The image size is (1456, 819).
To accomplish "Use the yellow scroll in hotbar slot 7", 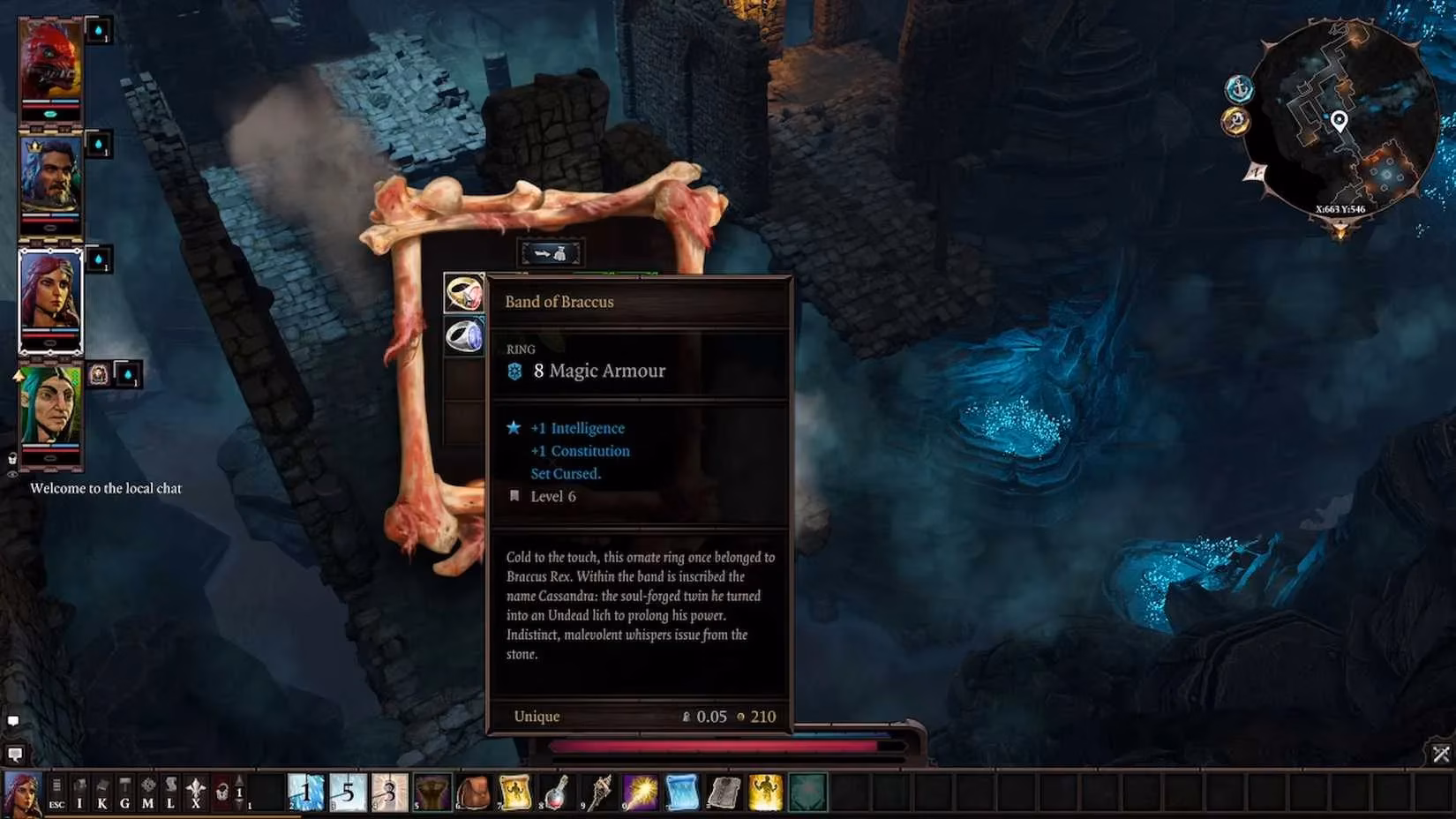I will 514,793.
